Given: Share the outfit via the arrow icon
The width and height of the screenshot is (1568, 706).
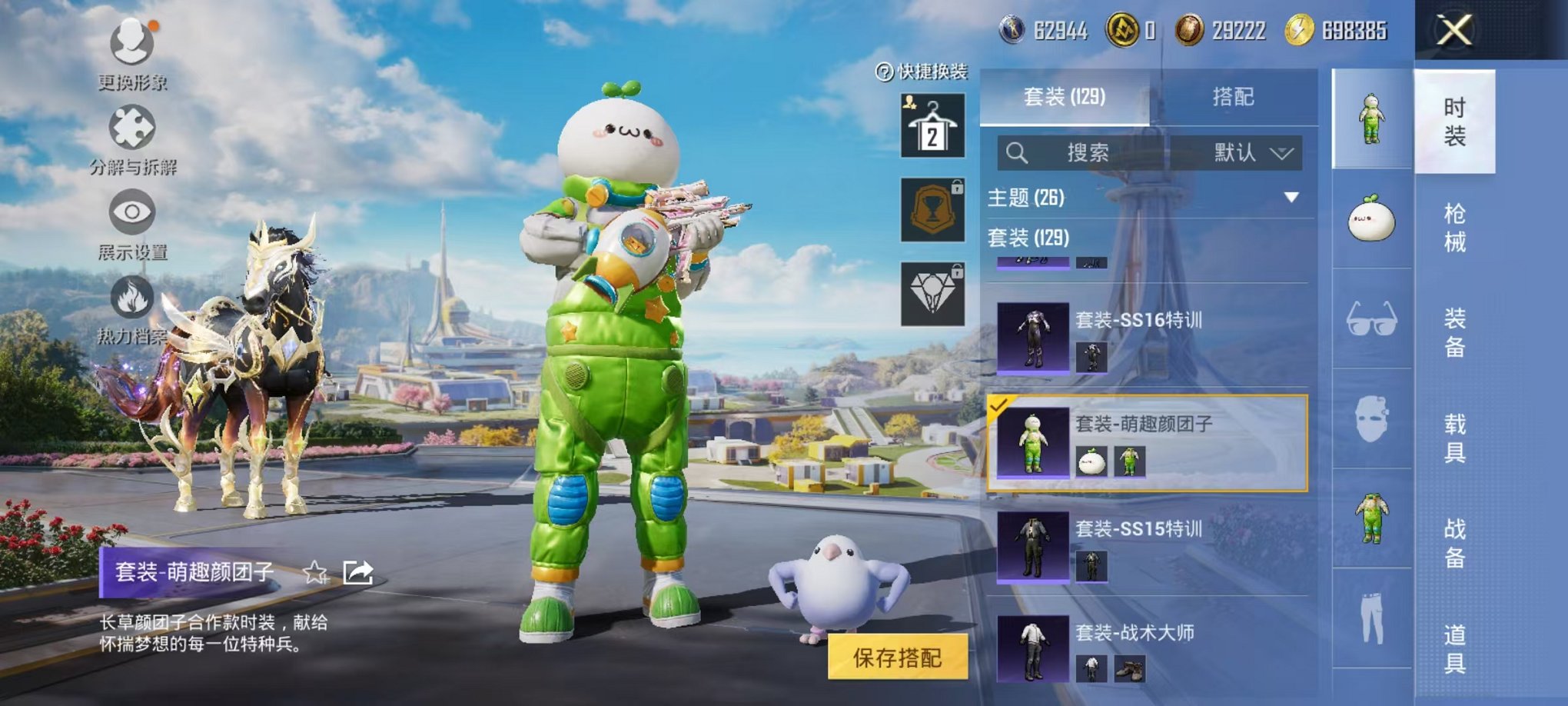Looking at the screenshot, I should pyautogui.click(x=358, y=572).
